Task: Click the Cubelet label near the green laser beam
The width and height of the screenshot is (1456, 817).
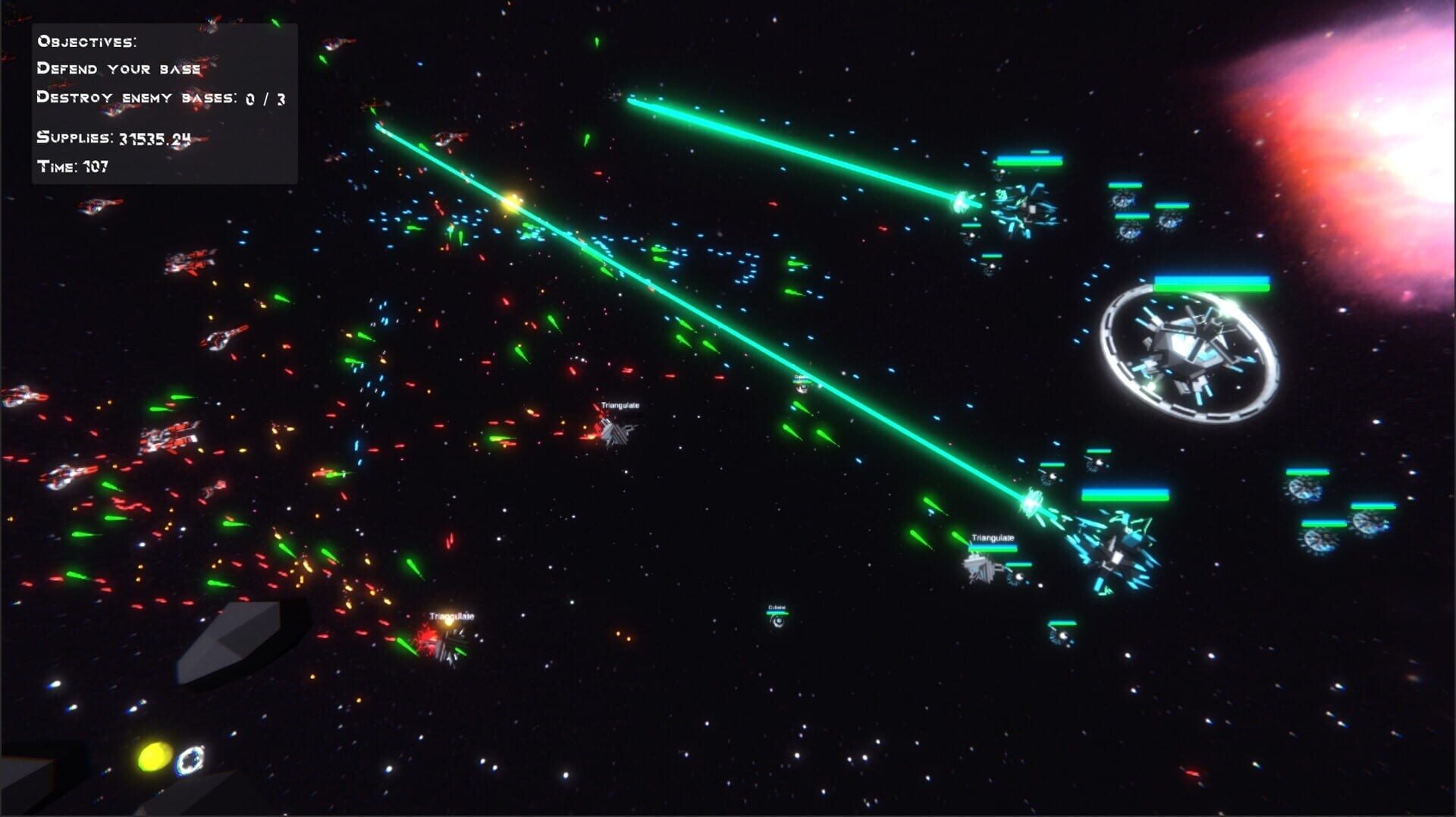Action: click(802, 376)
